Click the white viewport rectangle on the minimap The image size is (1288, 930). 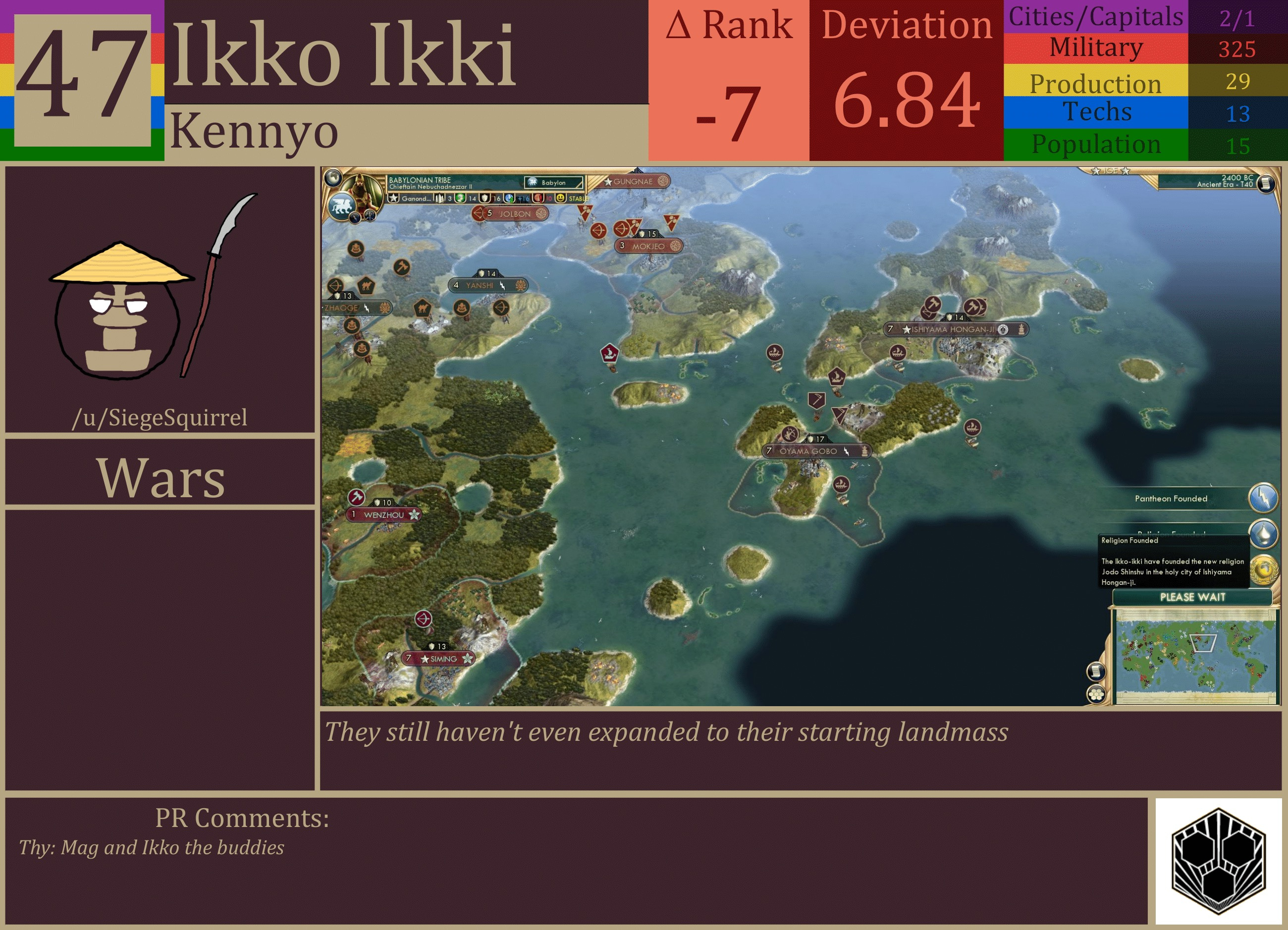(x=1203, y=643)
